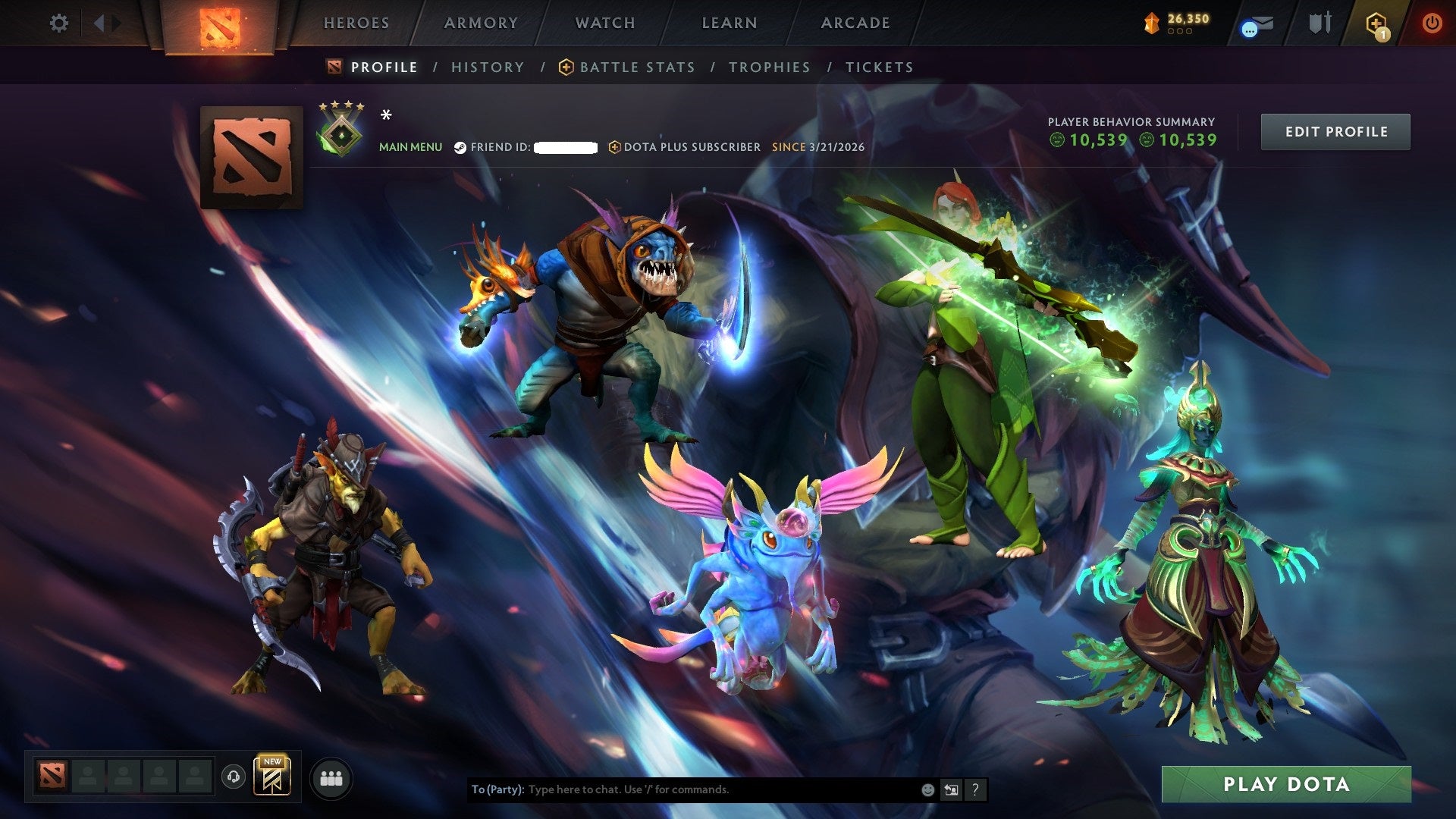Open the ARCADE menu item

coord(854,23)
